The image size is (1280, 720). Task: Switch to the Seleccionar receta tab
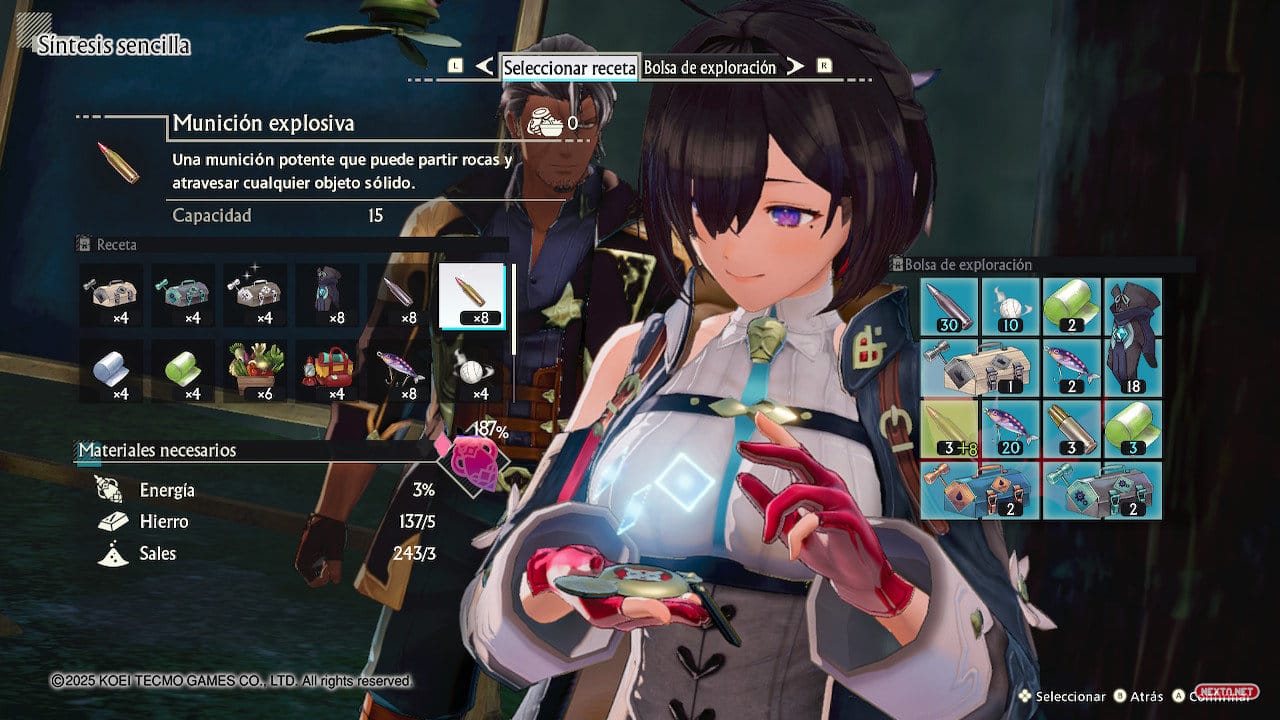[x=569, y=67]
